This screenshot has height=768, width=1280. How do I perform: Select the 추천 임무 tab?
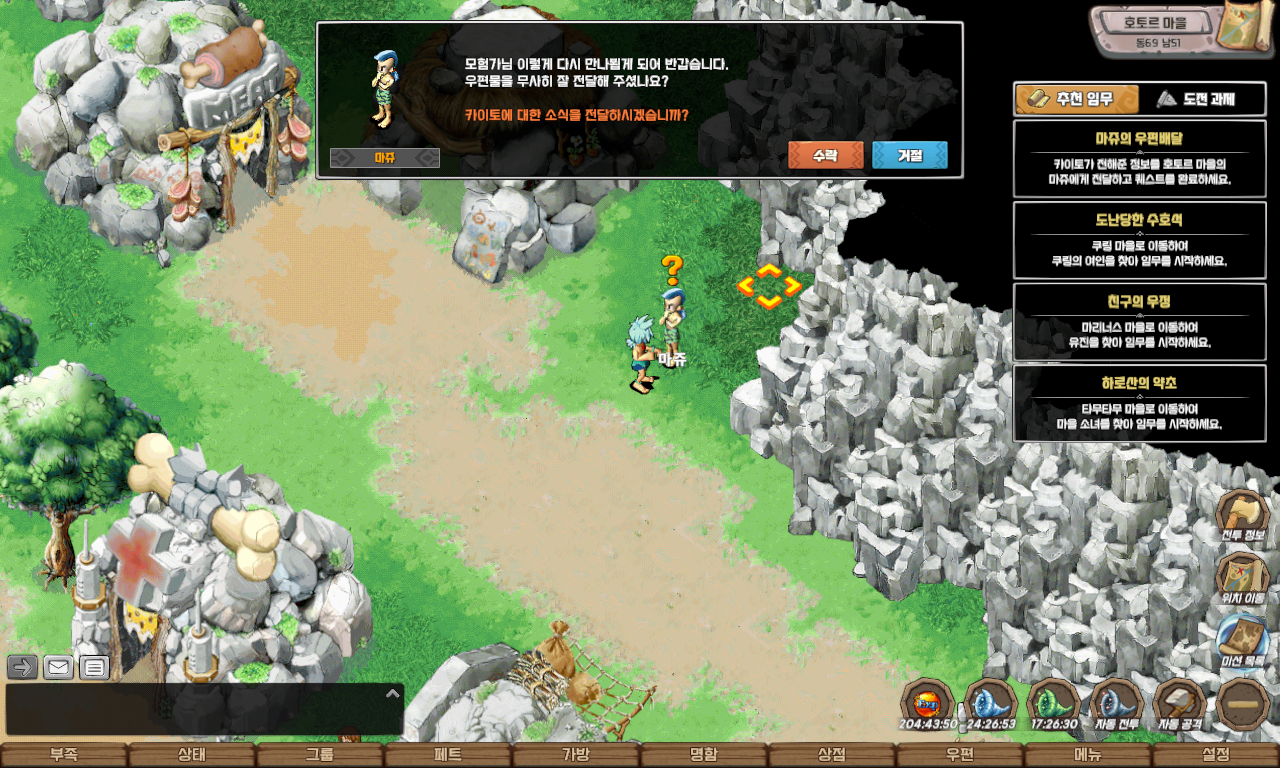tap(1078, 99)
